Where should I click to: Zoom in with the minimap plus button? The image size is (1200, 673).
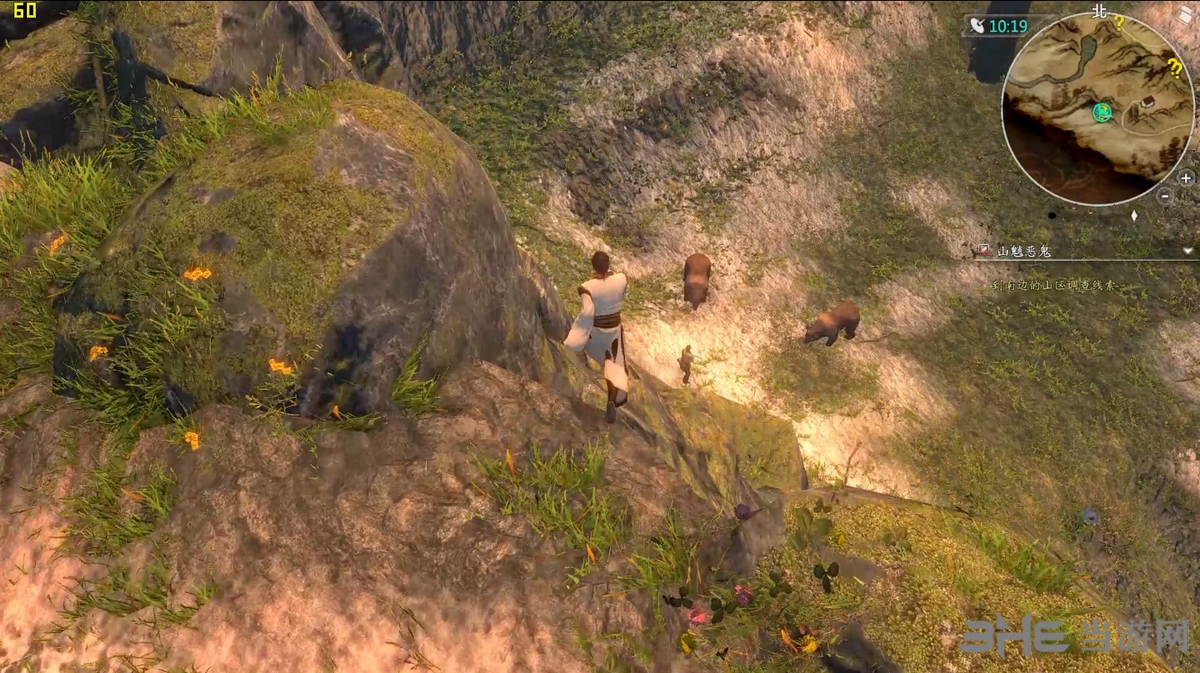point(1186,178)
